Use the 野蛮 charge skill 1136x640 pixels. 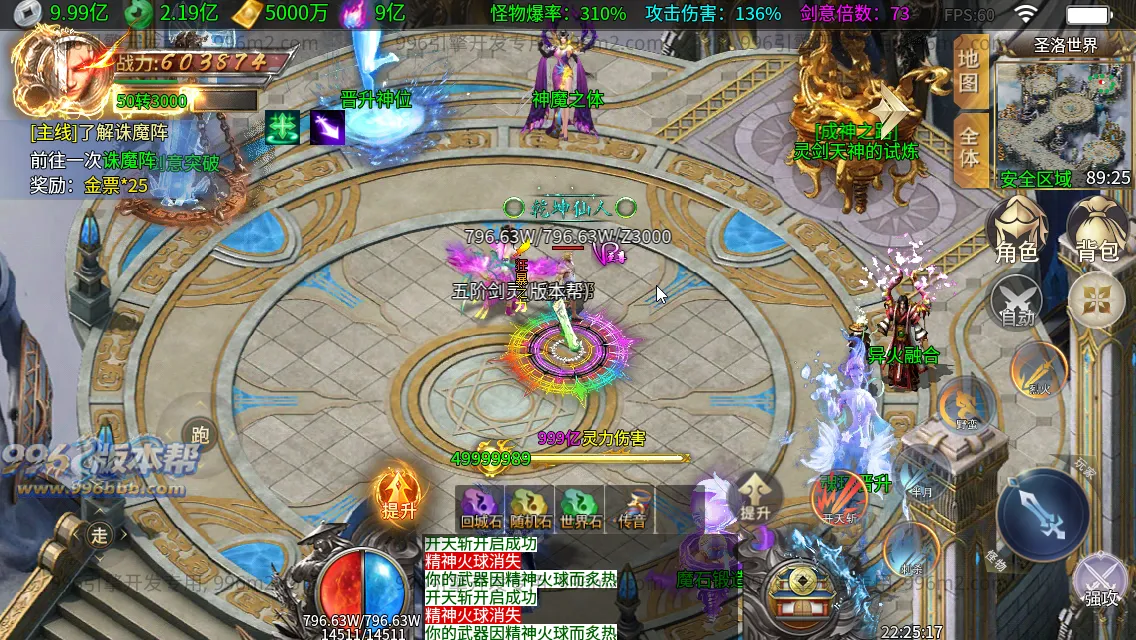(965, 405)
